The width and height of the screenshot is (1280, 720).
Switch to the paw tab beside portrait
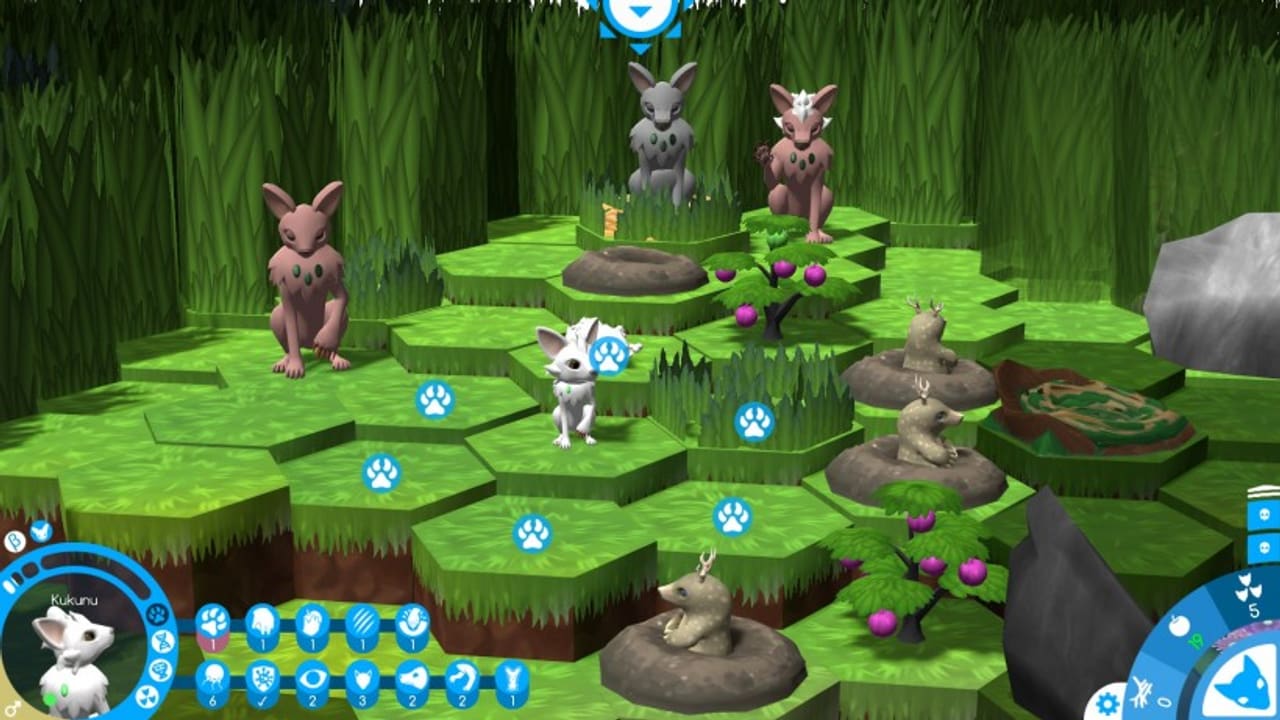click(x=156, y=614)
